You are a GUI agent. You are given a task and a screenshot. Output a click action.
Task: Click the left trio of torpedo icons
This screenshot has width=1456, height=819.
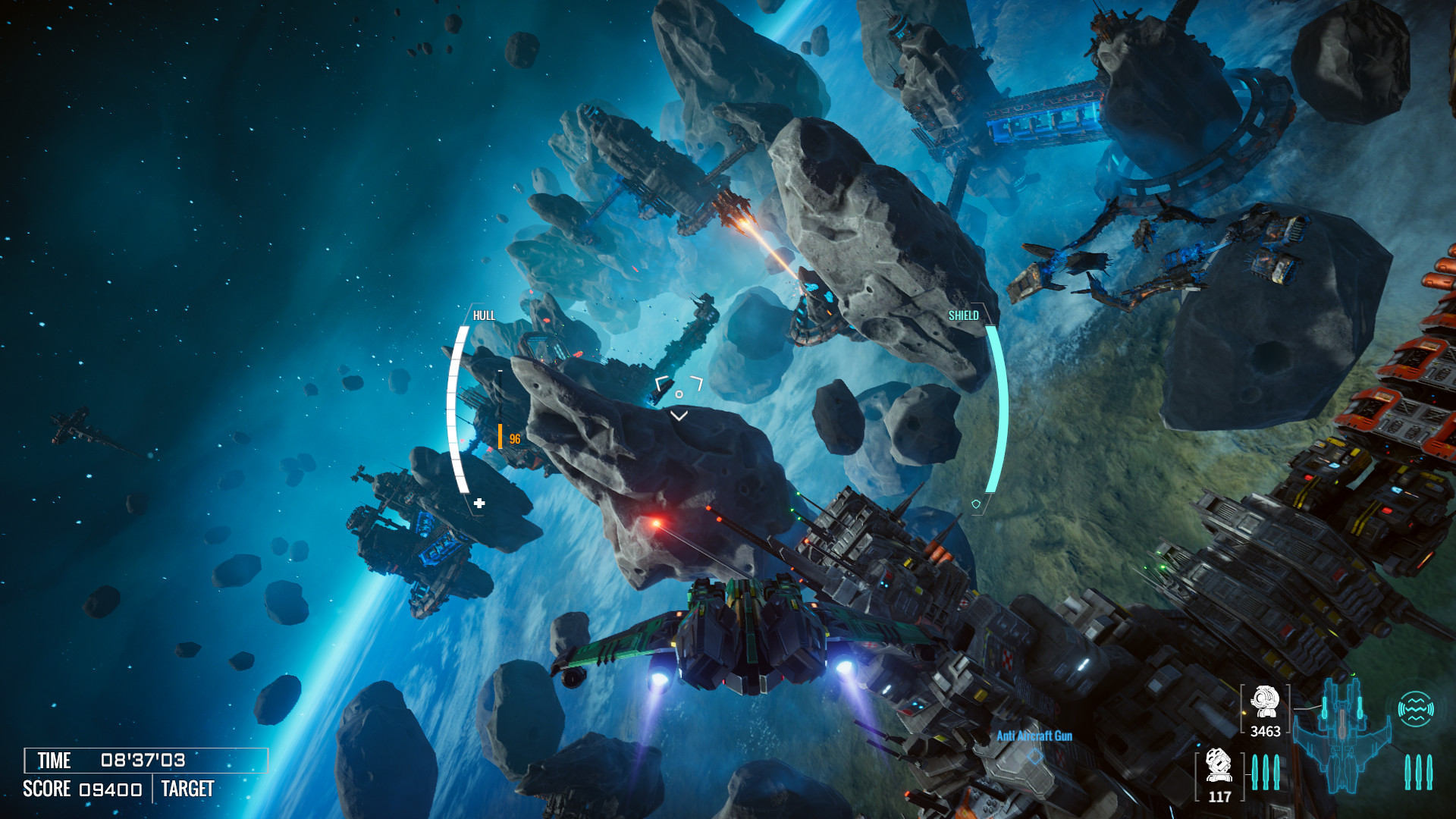pyautogui.click(x=1265, y=772)
